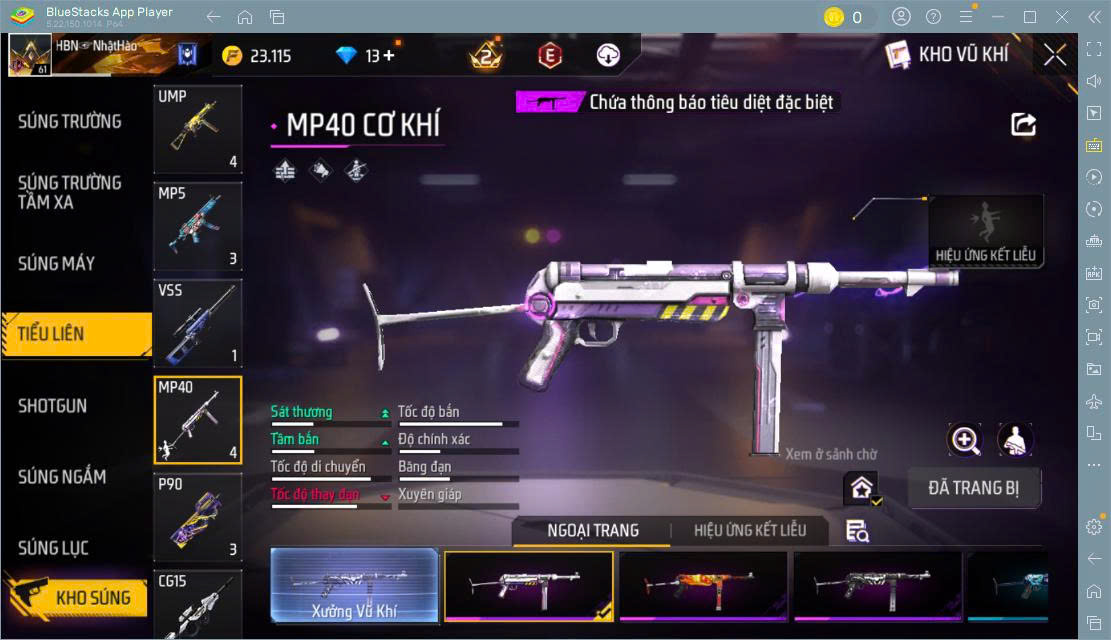Maximize the BlueStacks window
1111x640 pixels.
click(x=1030, y=17)
